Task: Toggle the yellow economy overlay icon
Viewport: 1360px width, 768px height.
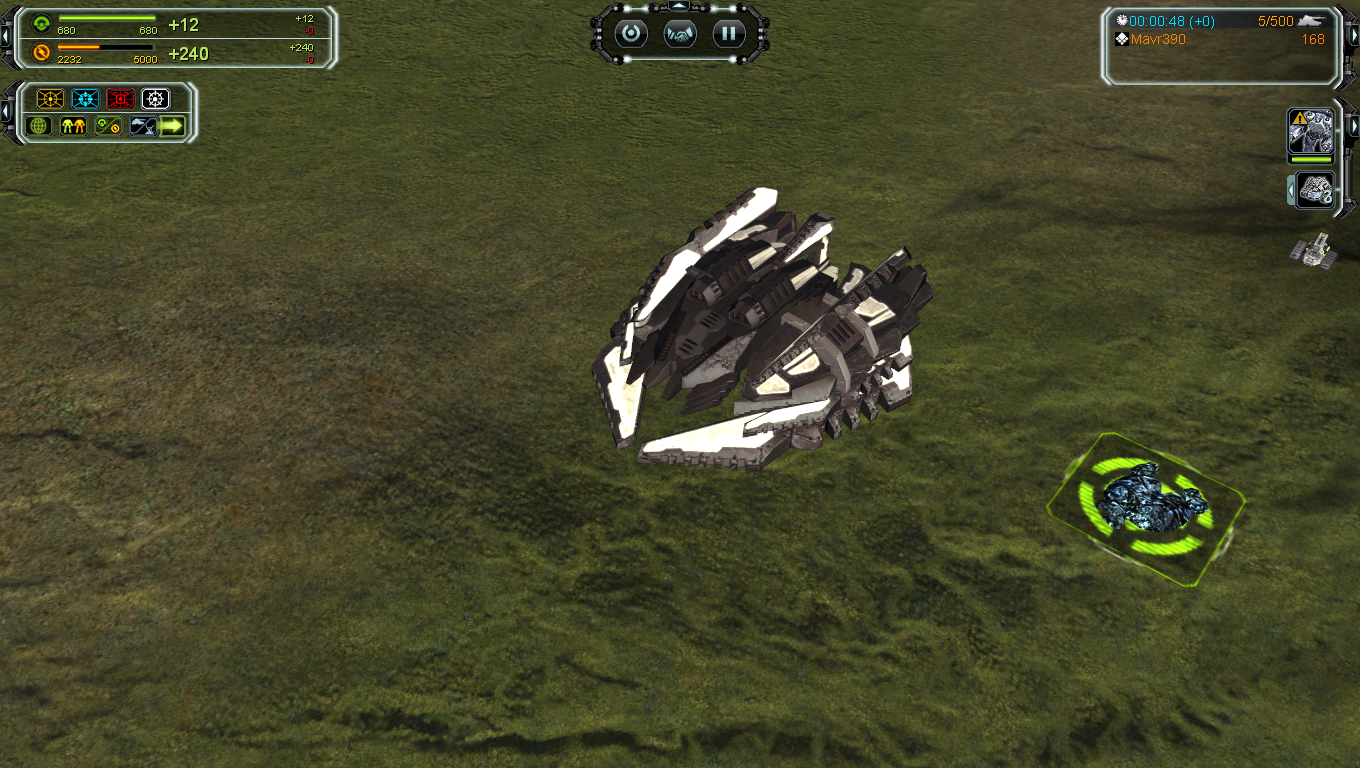Action: 50,99
